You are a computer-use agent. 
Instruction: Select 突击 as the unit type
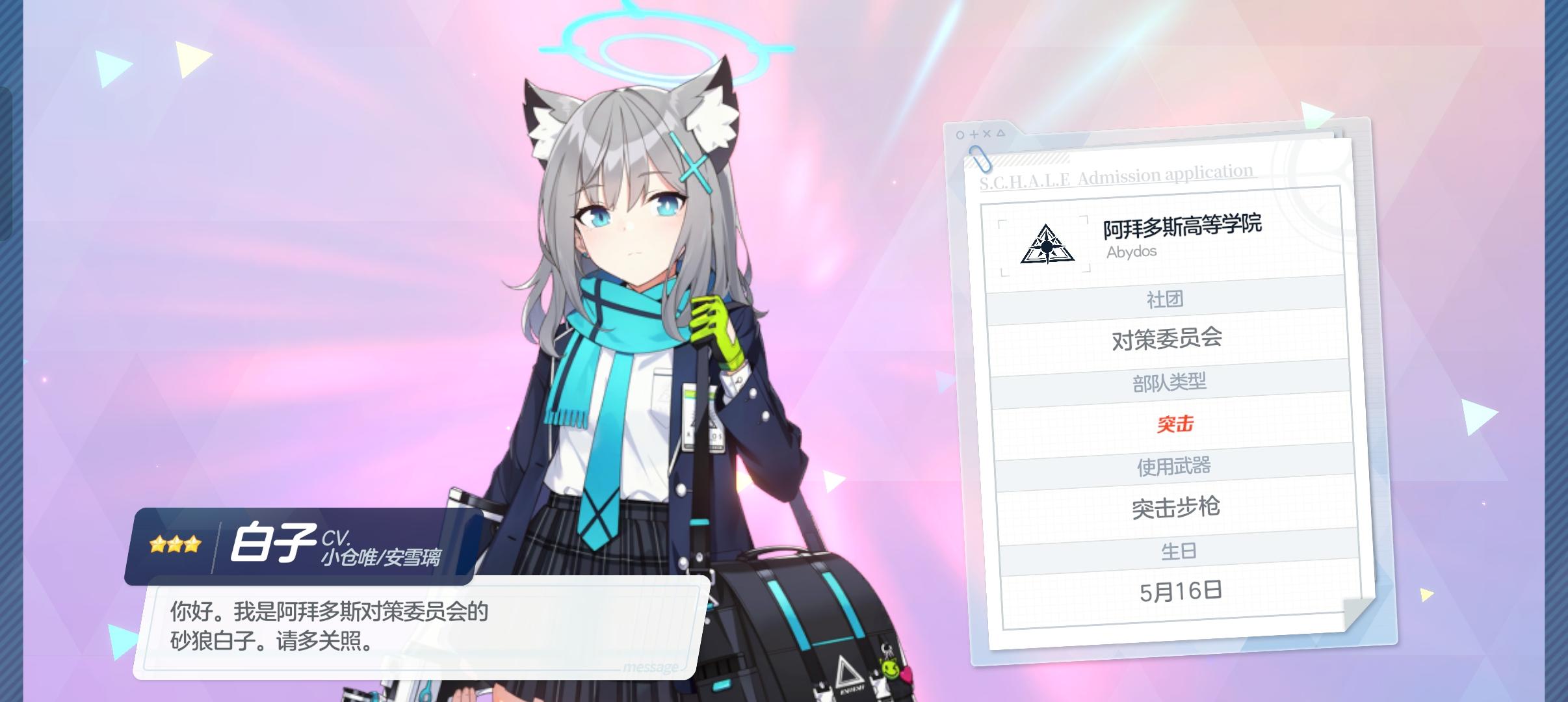1177,422
